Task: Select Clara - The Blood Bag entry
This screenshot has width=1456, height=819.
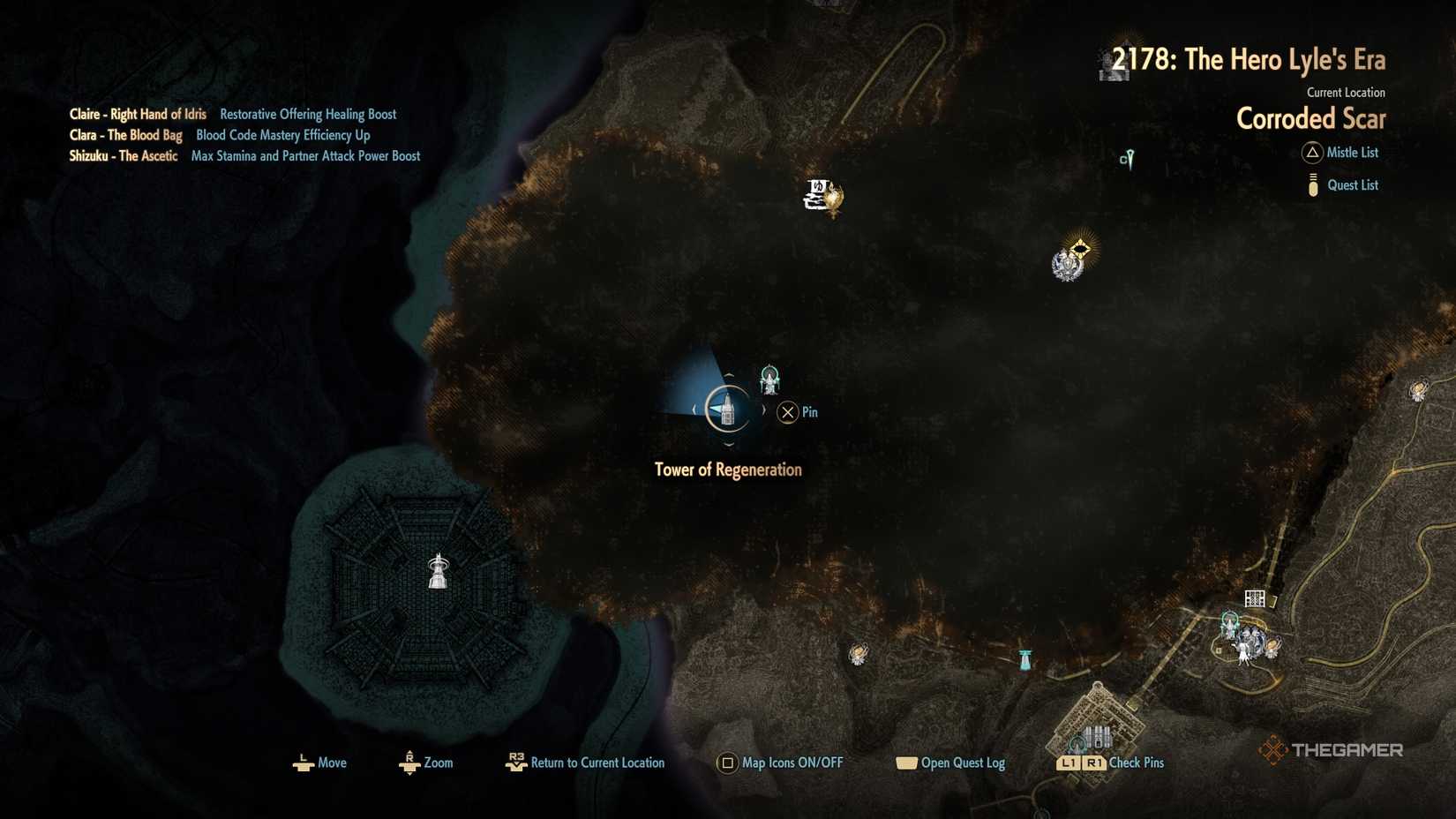Action: (128, 135)
